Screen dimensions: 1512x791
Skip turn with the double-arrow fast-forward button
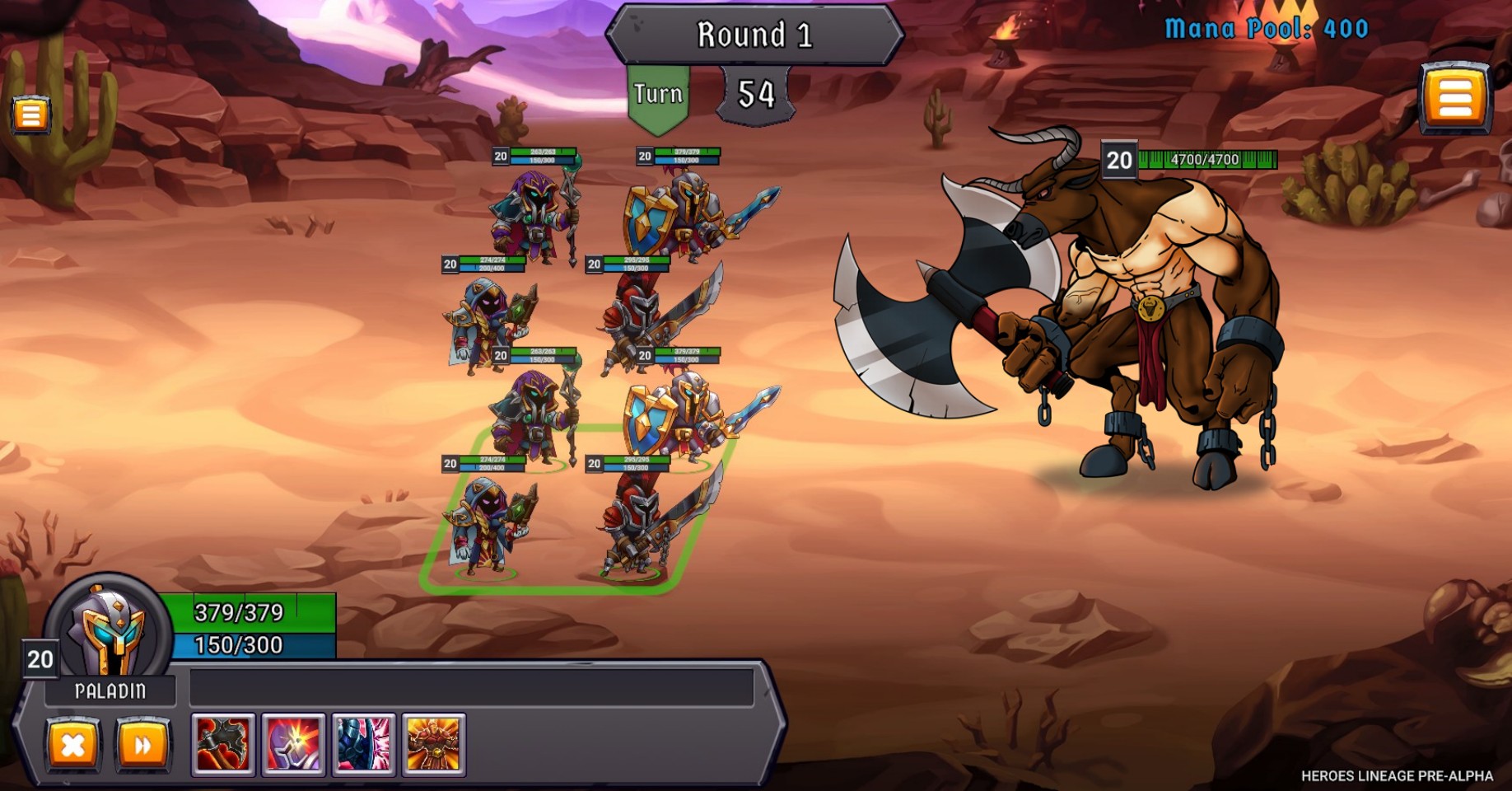pos(142,746)
